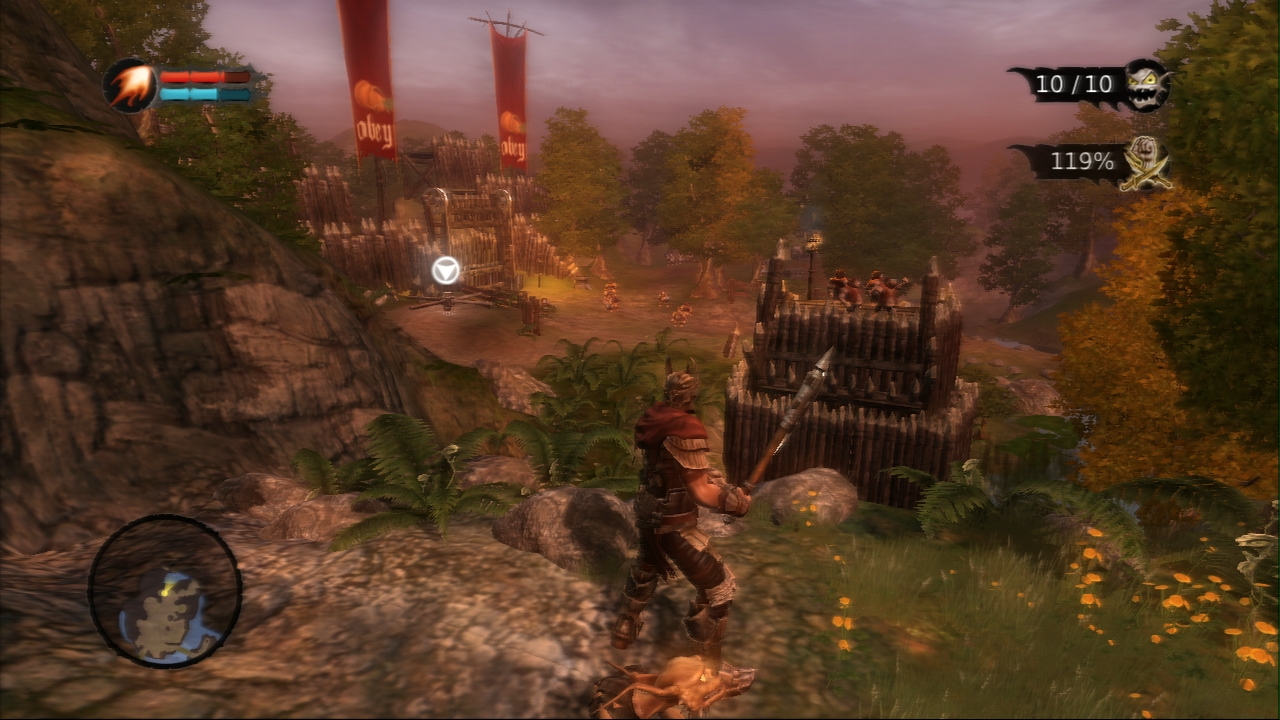Click the white arrow objective marker
The height and width of the screenshot is (720, 1280).
point(446,270)
